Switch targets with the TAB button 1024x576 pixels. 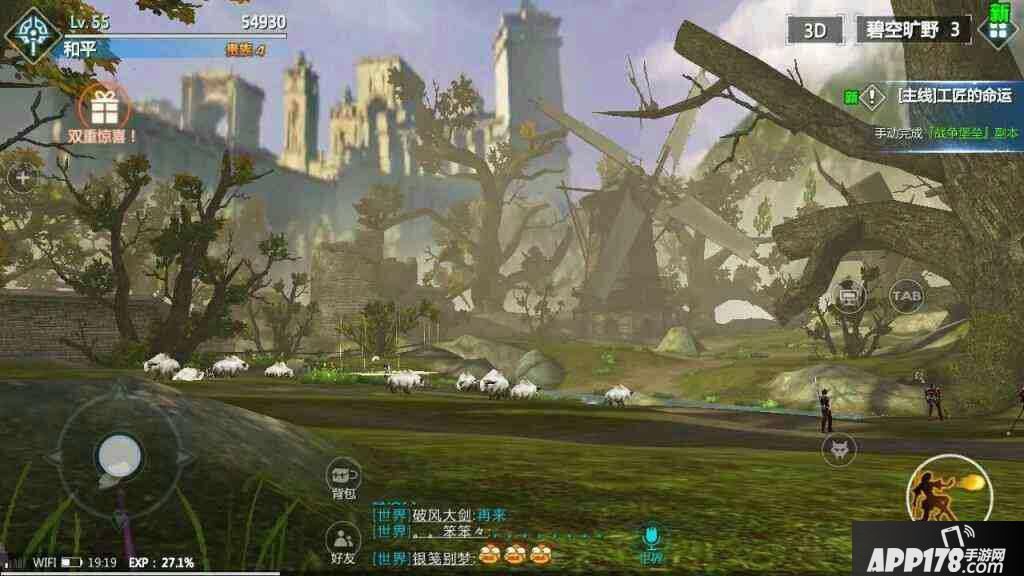coord(906,296)
